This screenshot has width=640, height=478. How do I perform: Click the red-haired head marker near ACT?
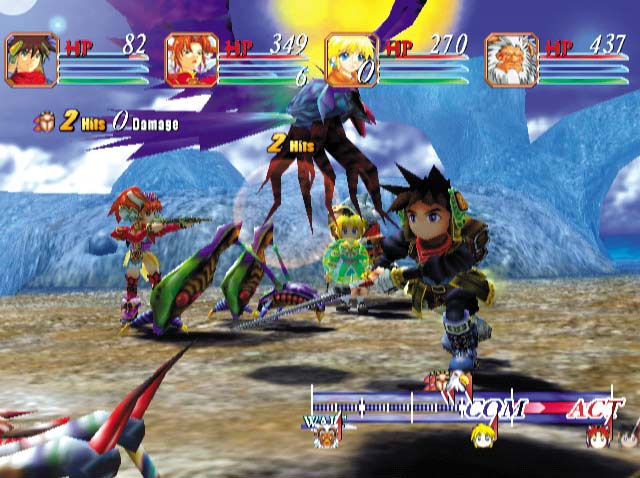[x=598, y=436]
